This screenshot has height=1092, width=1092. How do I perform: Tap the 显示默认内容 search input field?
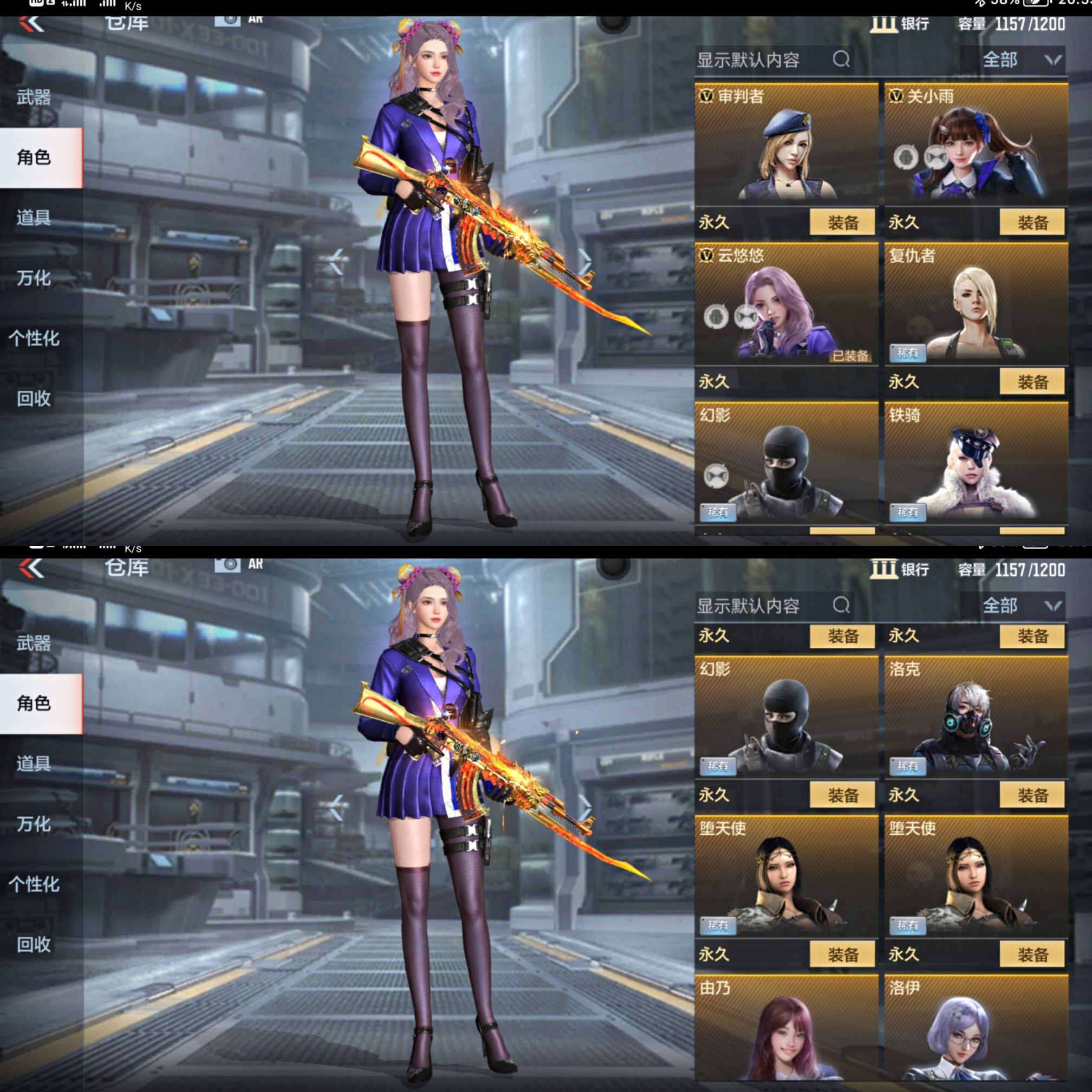[752, 61]
